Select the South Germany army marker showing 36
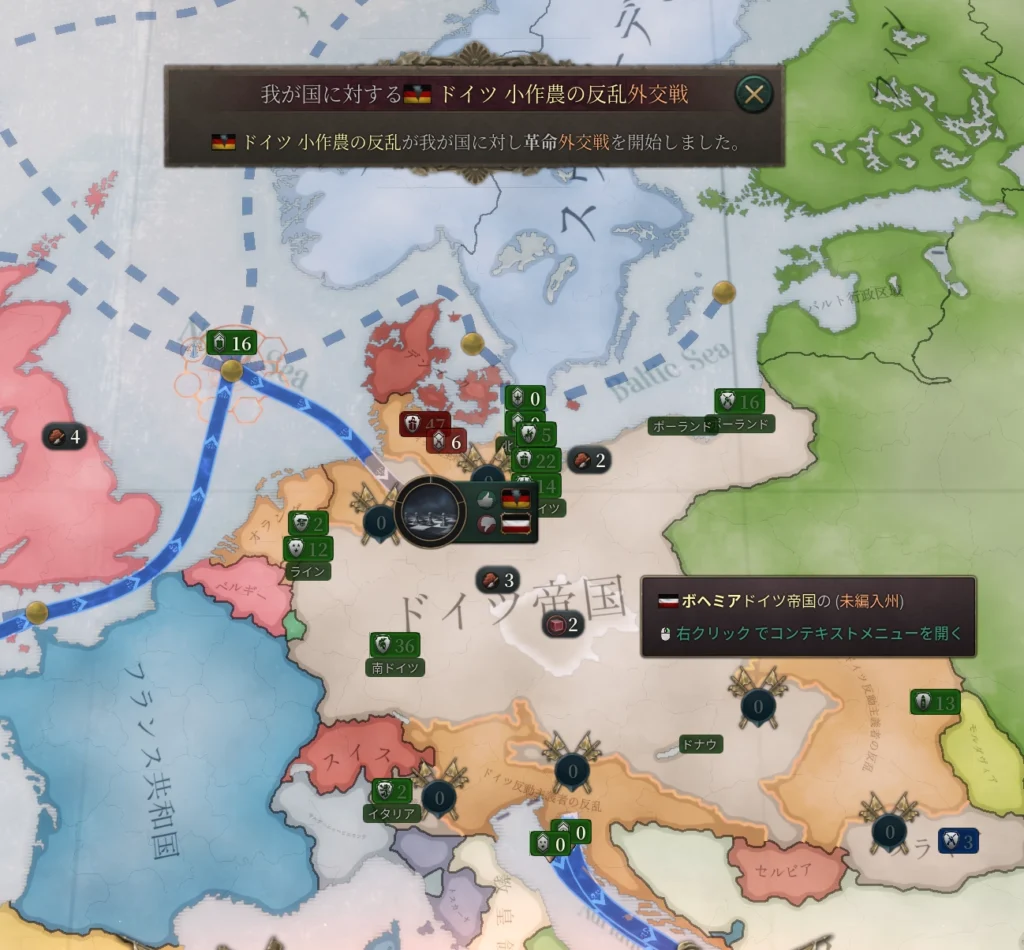The image size is (1024, 950). click(x=395, y=645)
